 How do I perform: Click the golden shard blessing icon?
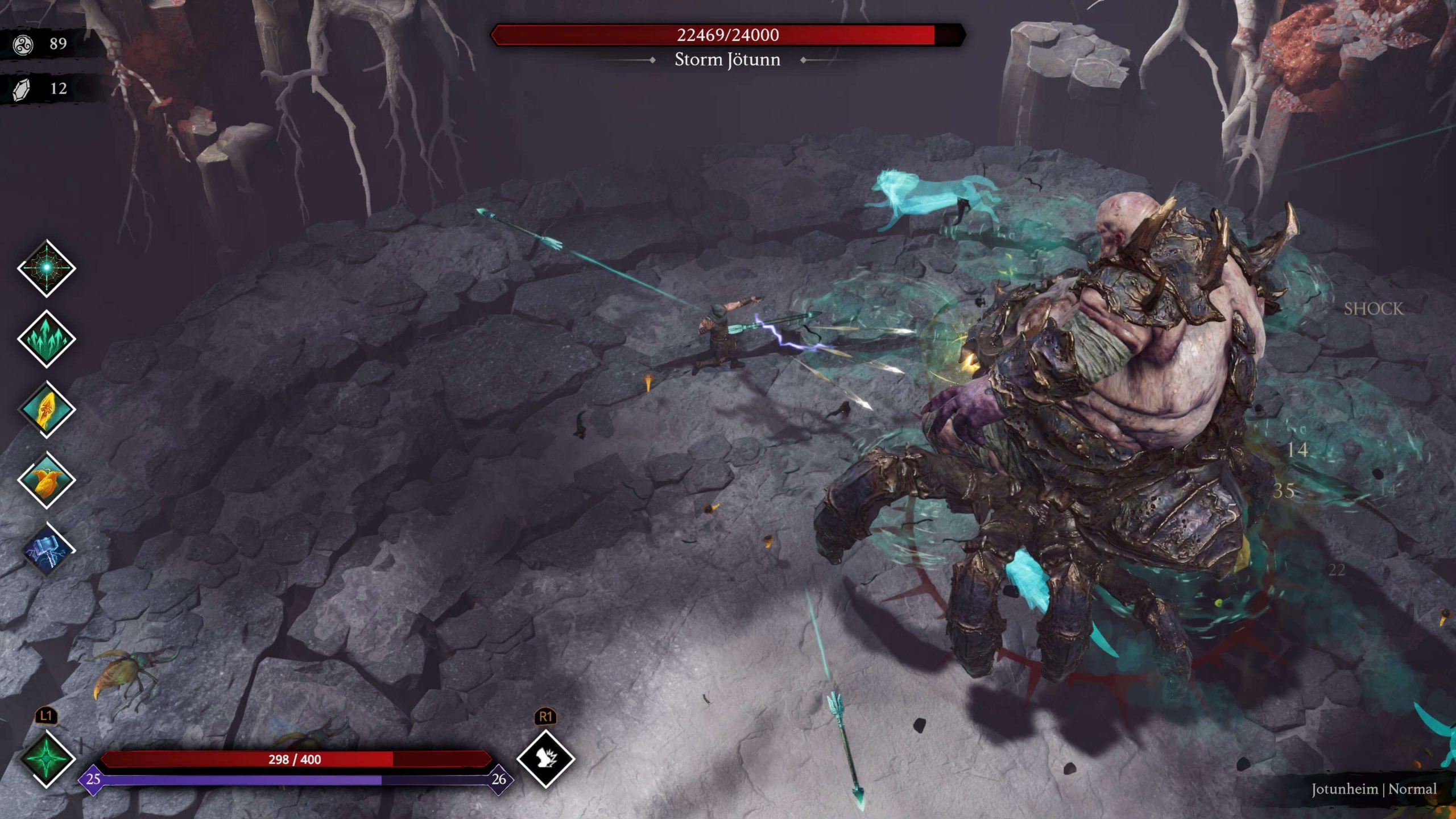pyautogui.click(x=47, y=409)
